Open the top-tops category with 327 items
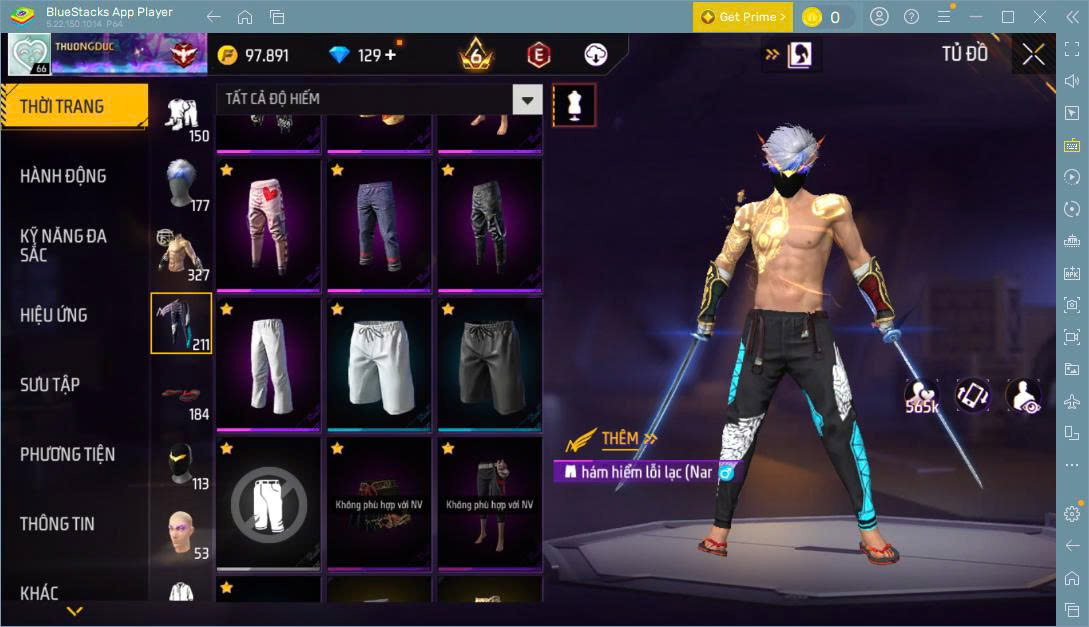The height and width of the screenshot is (627, 1089). [x=181, y=254]
